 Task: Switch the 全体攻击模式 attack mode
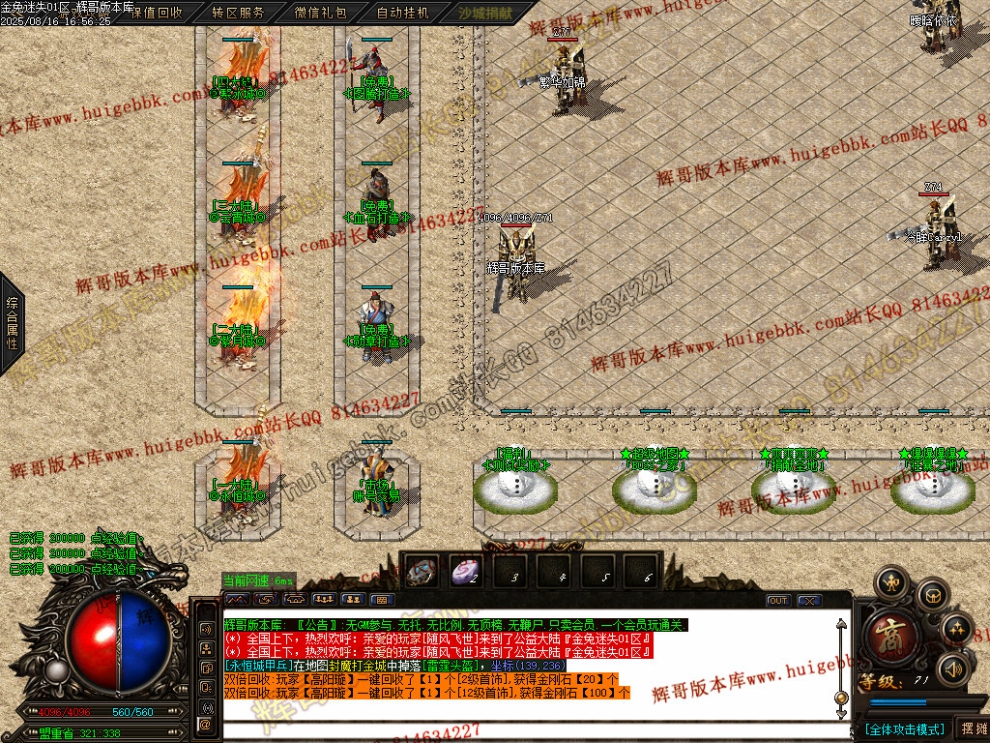tap(904, 729)
